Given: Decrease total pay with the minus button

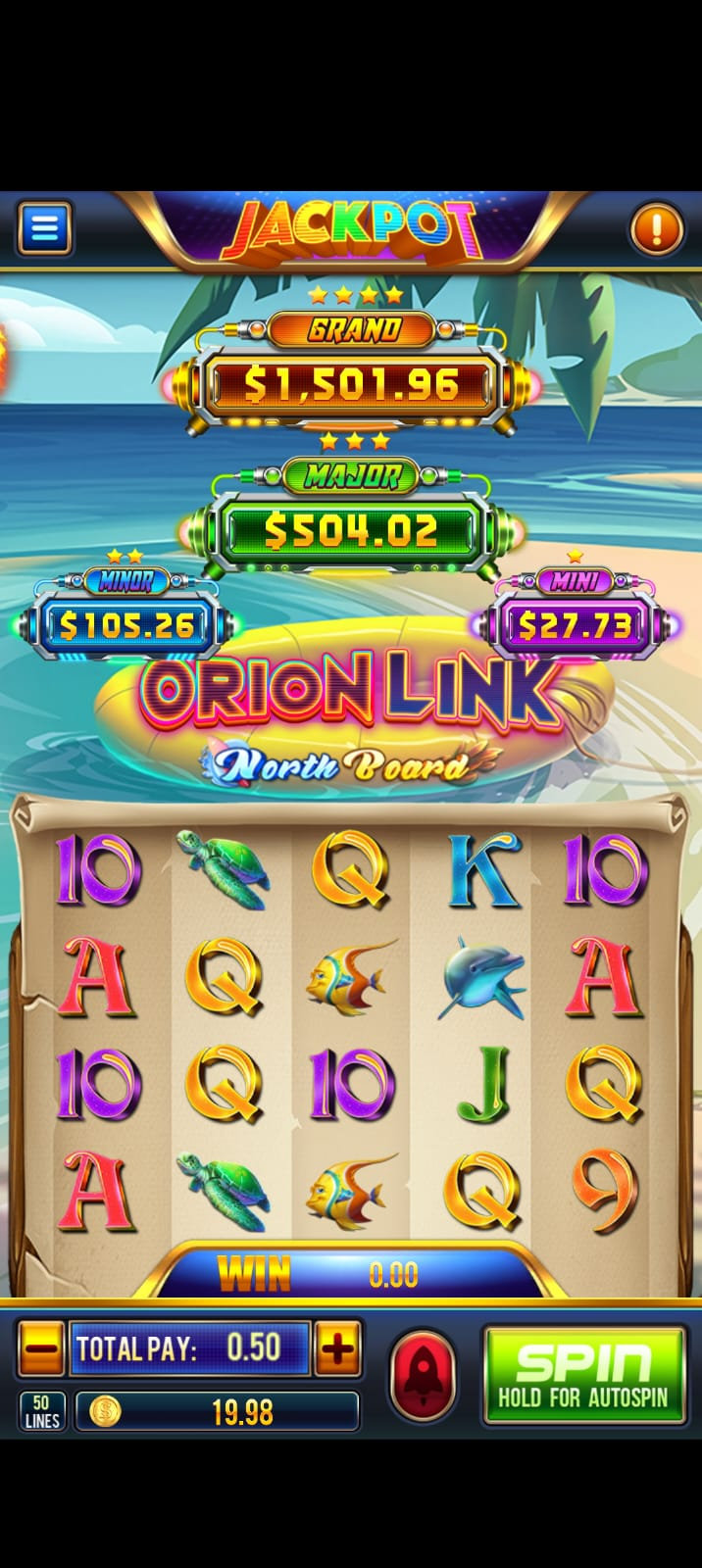Looking at the screenshot, I should 42,1348.
